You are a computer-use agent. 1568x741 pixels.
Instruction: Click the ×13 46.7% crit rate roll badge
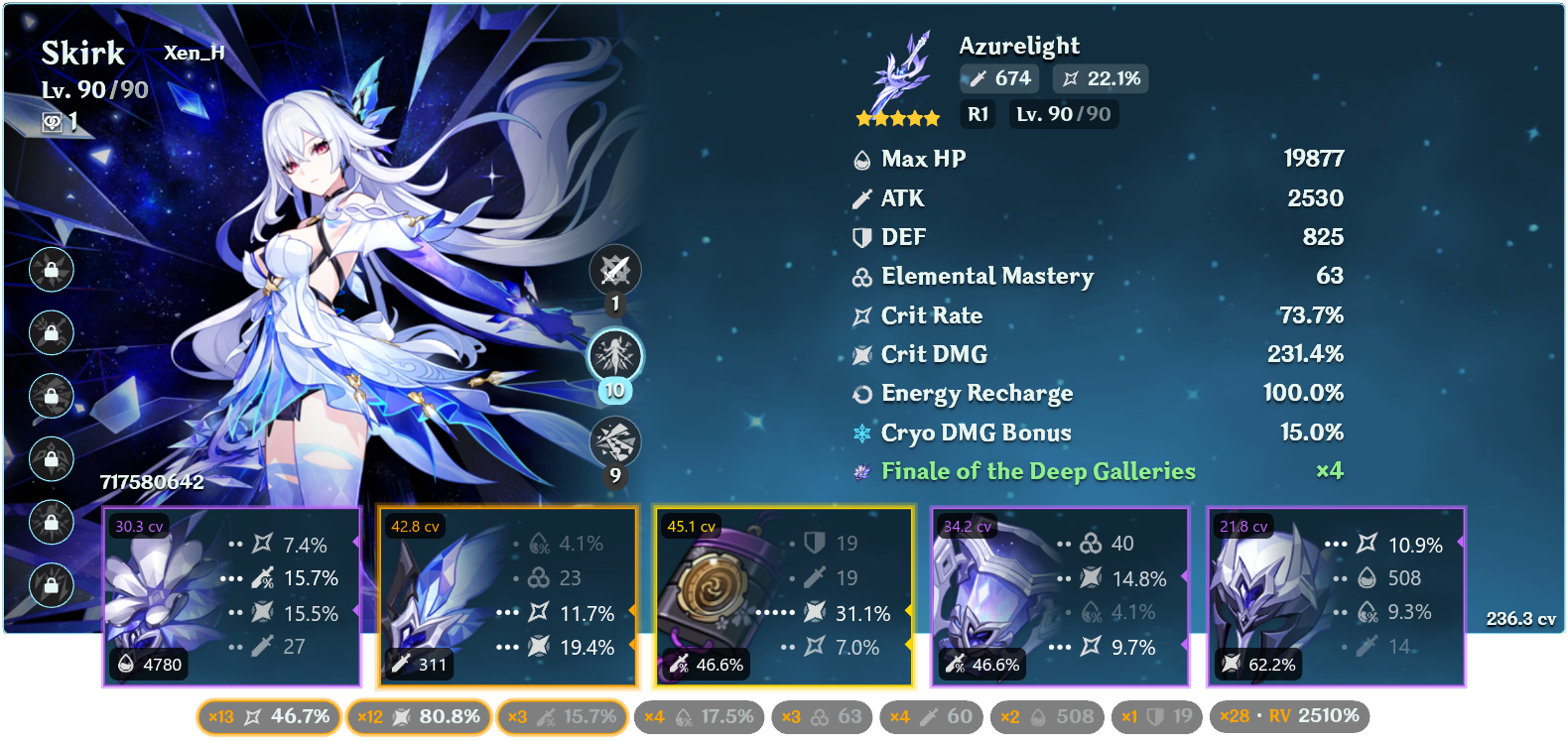click(x=268, y=716)
